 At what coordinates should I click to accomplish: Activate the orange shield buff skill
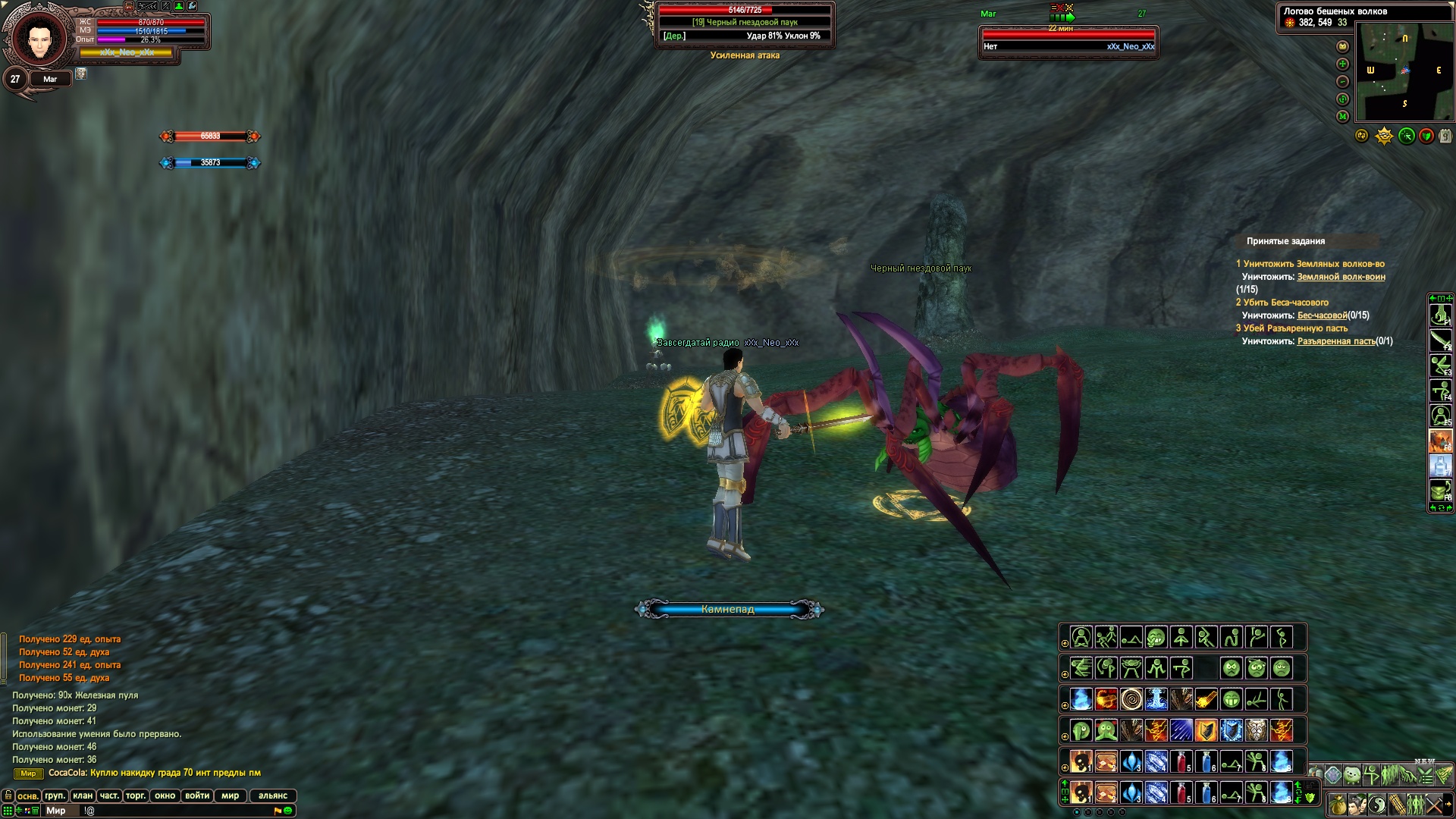pos(1206,730)
